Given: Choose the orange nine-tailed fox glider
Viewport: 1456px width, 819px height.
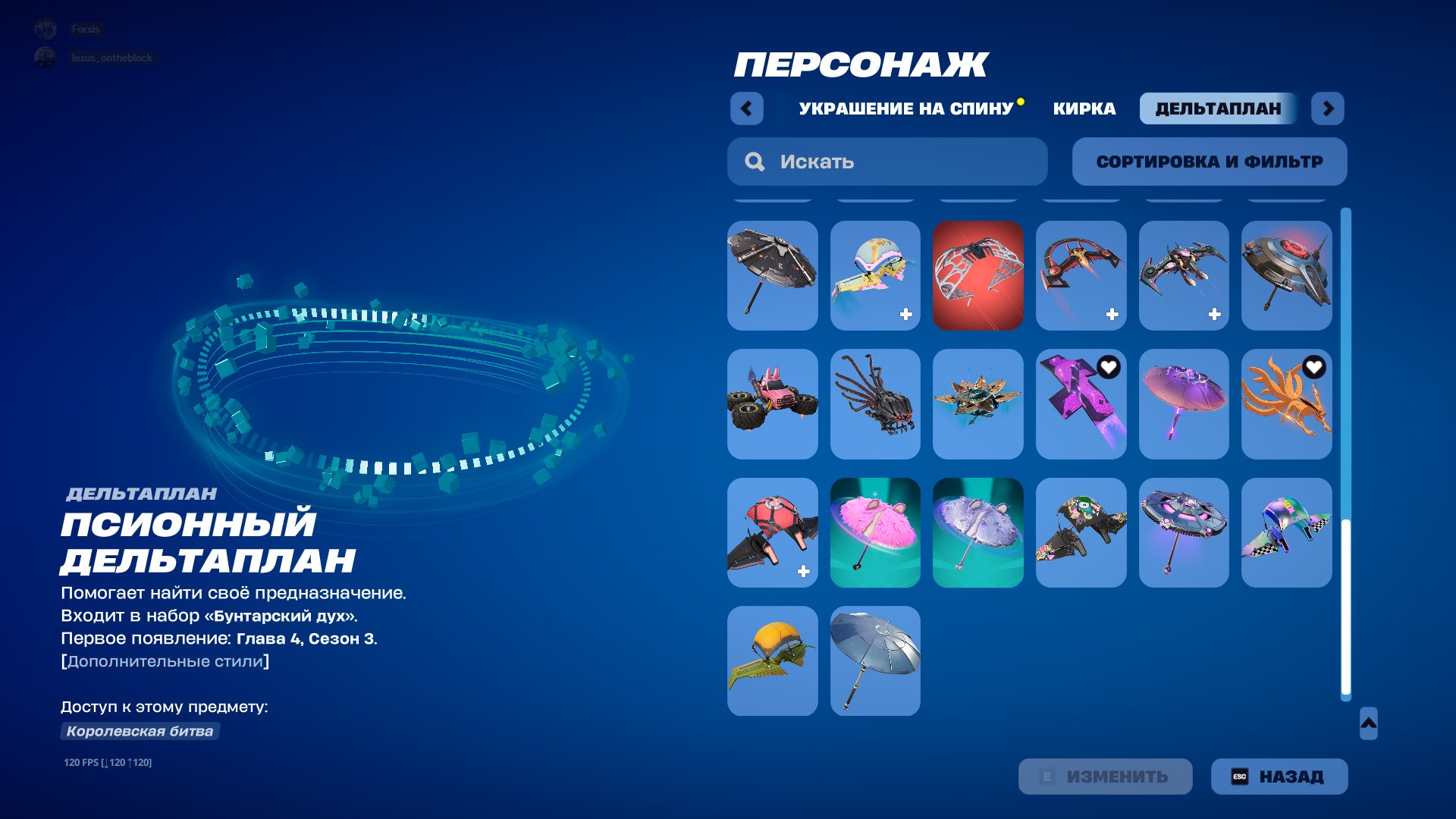Looking at the screenshot, I should (x=1287, y=404).
